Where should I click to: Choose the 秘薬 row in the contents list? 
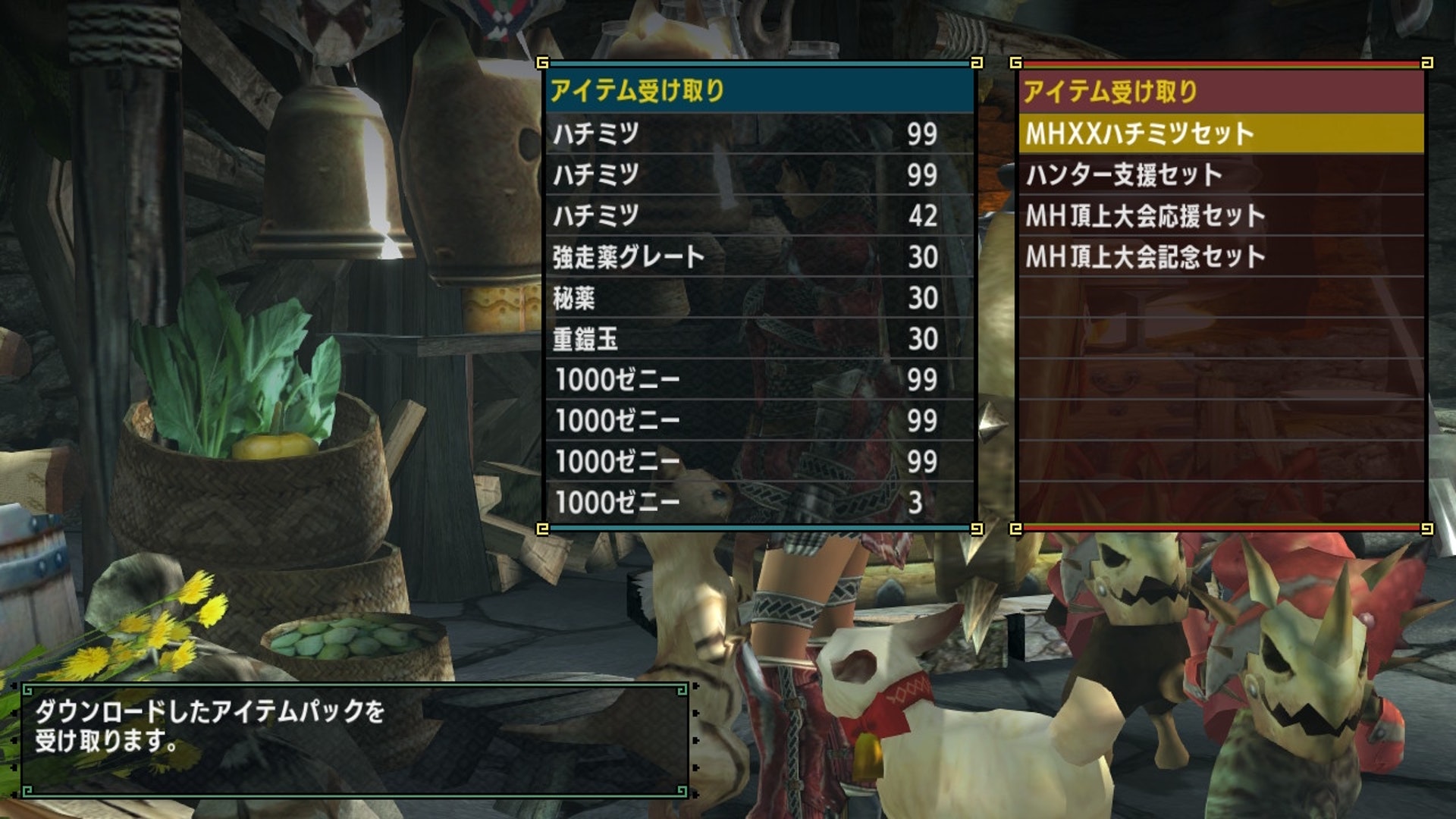(x=758, y=298)
